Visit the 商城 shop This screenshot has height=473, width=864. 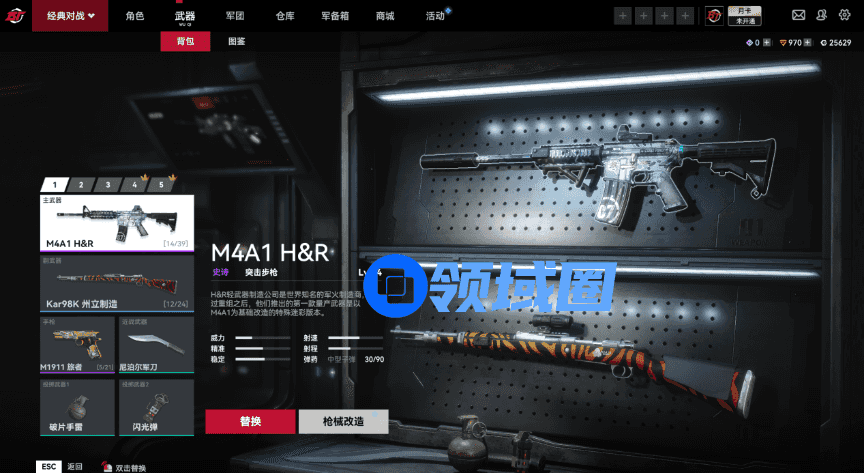click(384, 16)
